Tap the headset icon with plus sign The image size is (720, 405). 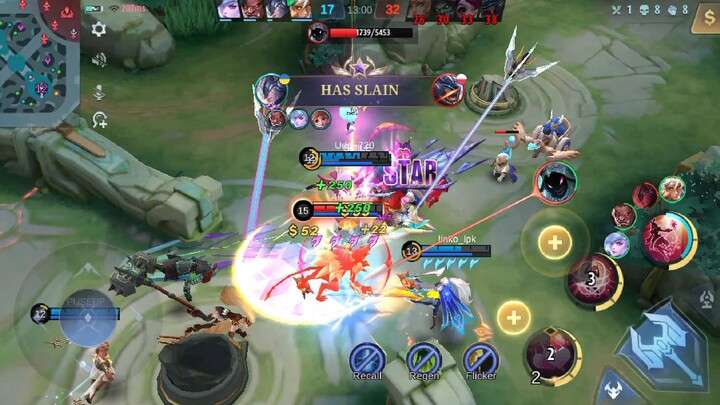99,120
